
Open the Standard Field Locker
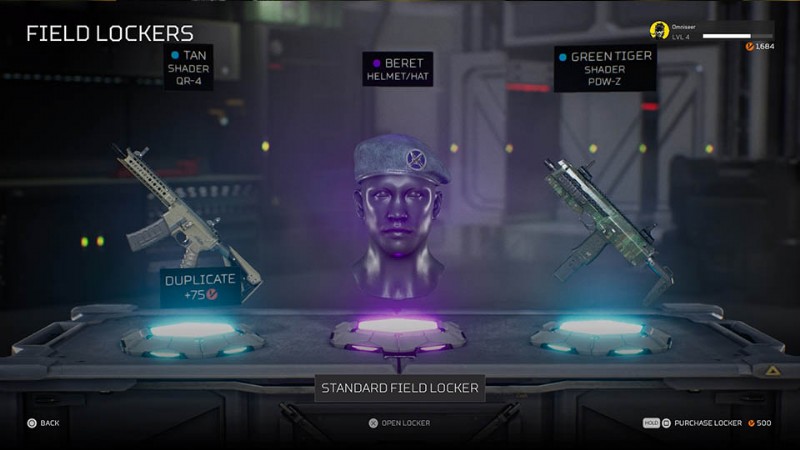point(399,423)
